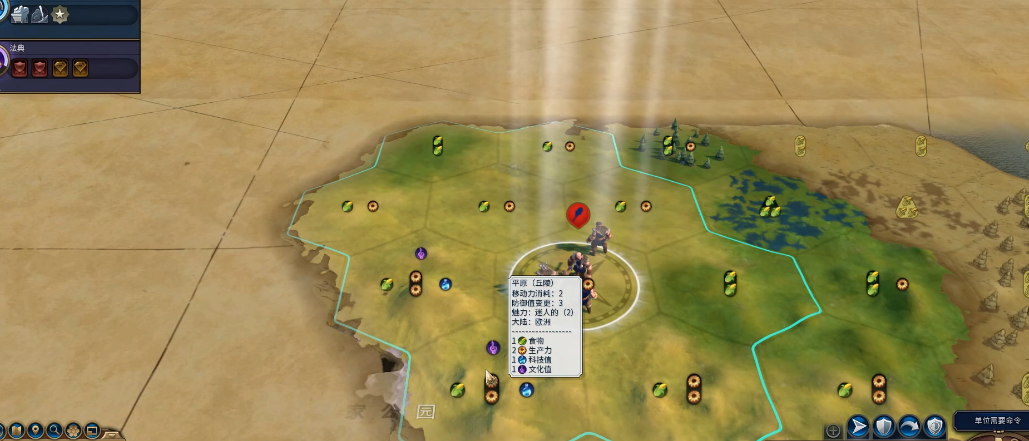1029x441 pixels.
Task: Click the red feather unit flag marker
Action: [577, 213]
